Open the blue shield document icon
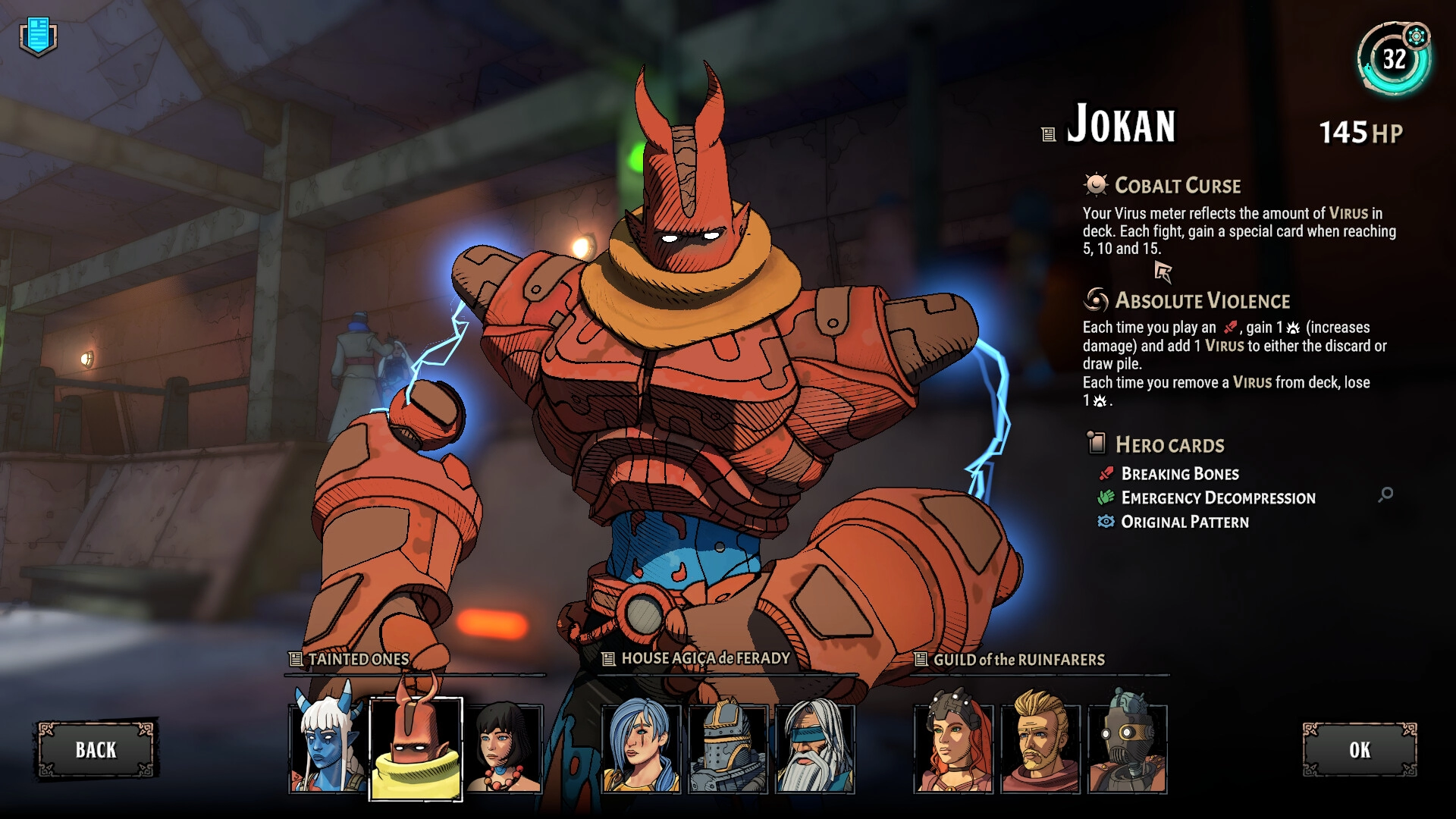Screen dimensions: 1456x819 (x=38, y=36)
